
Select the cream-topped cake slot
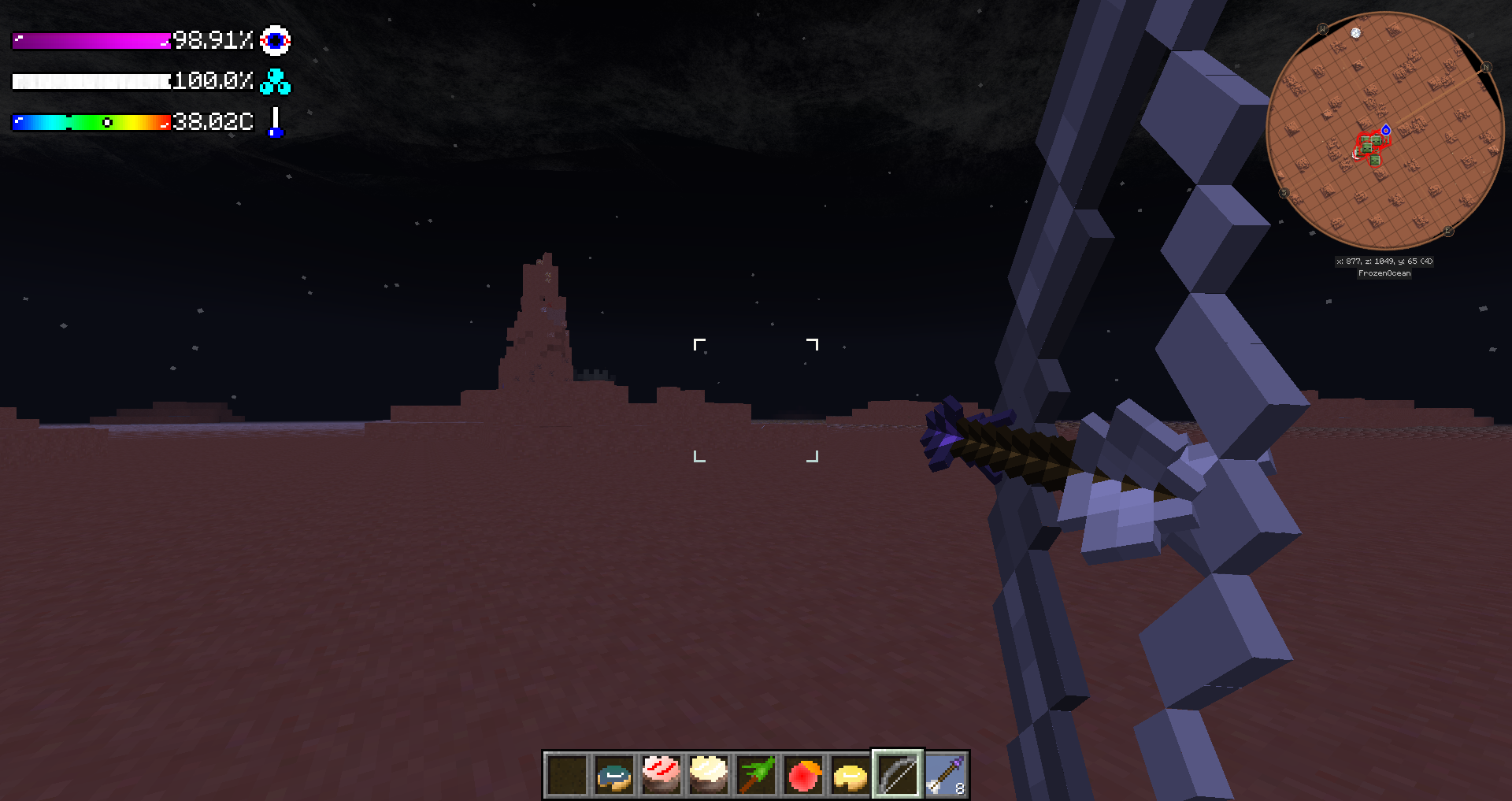[x=709, y=775]
